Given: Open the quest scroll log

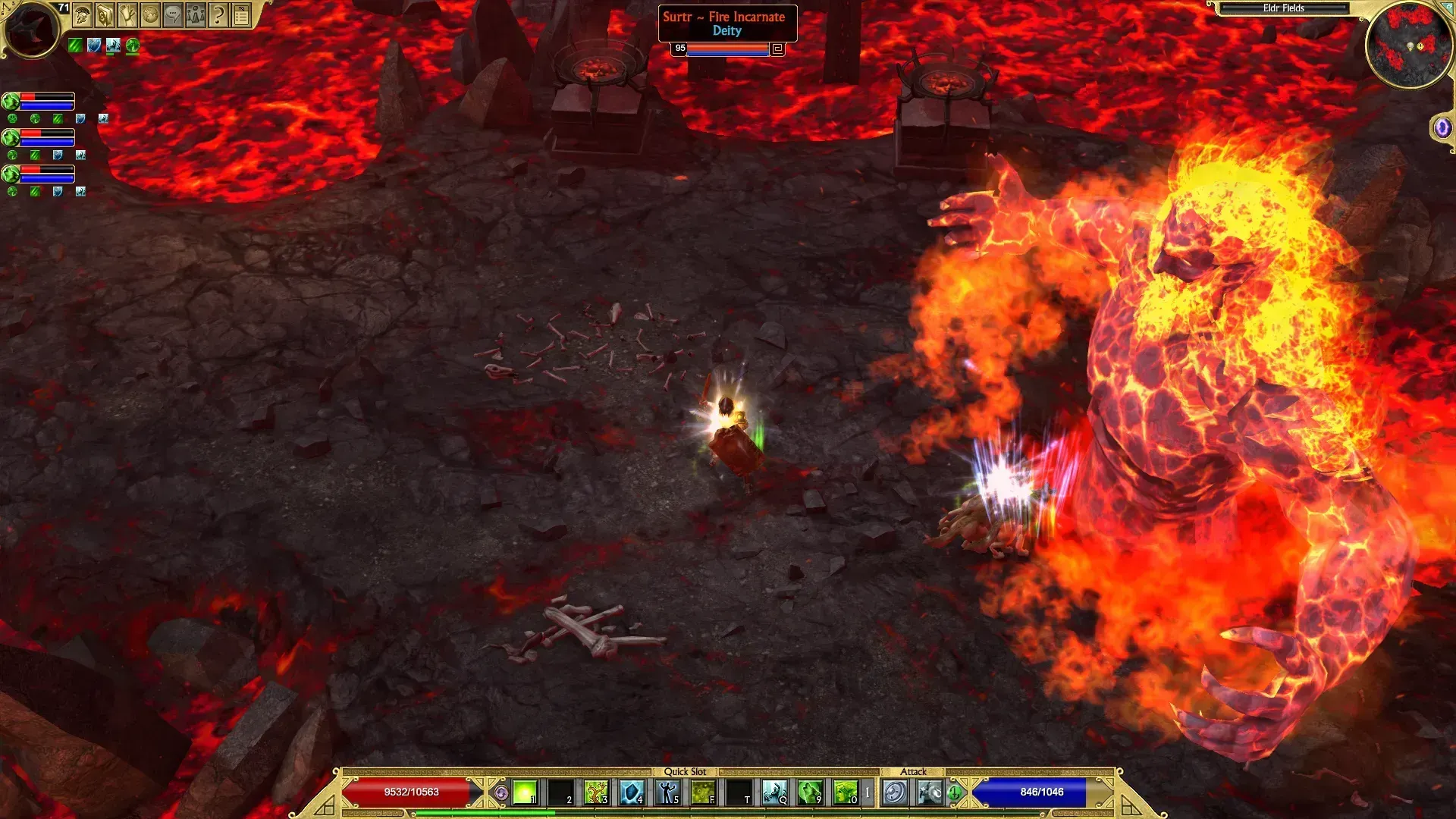Looking at the screenshot, I should [x=127, y=14].
